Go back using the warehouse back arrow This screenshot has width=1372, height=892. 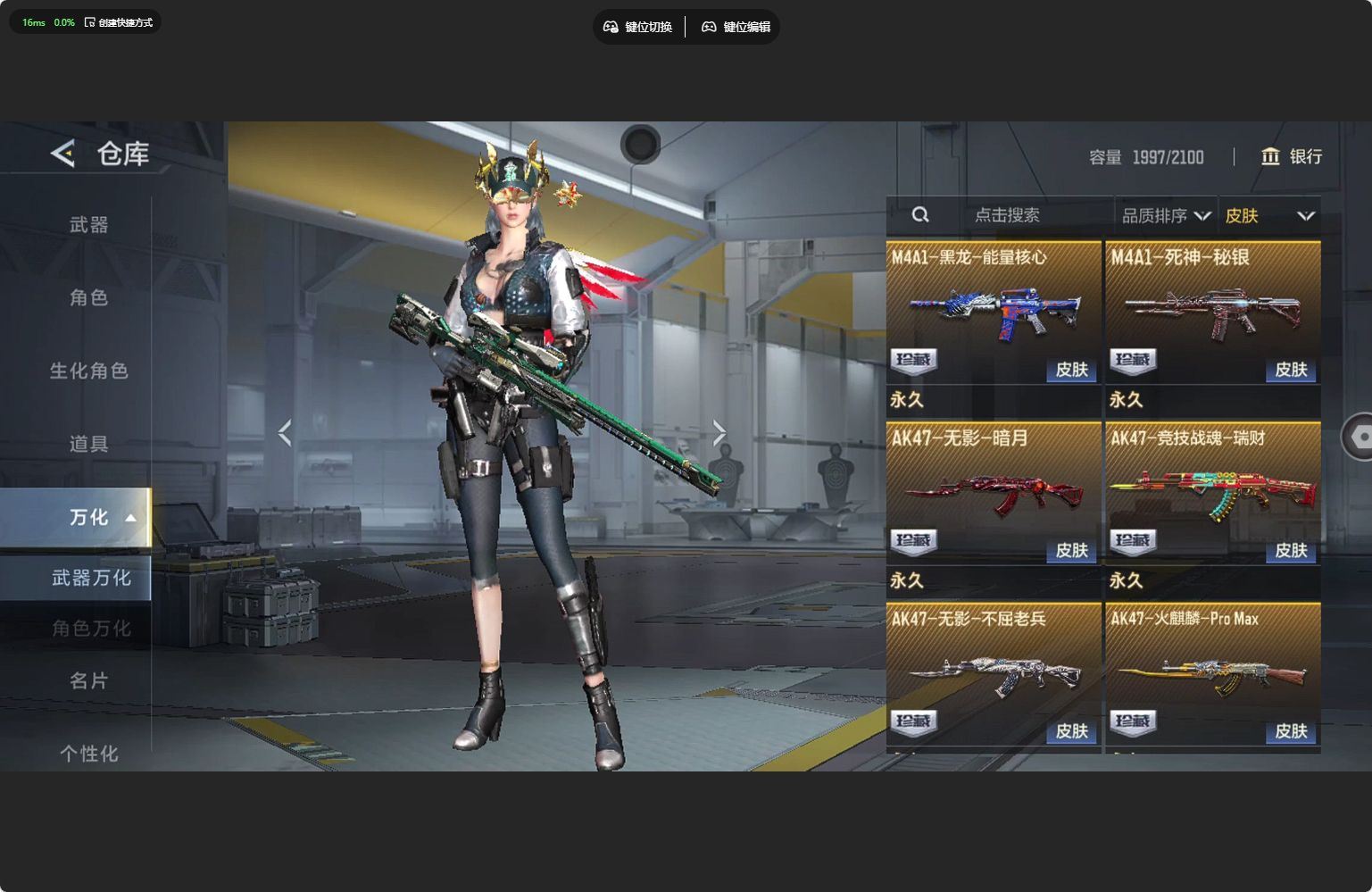coord(62,154)
